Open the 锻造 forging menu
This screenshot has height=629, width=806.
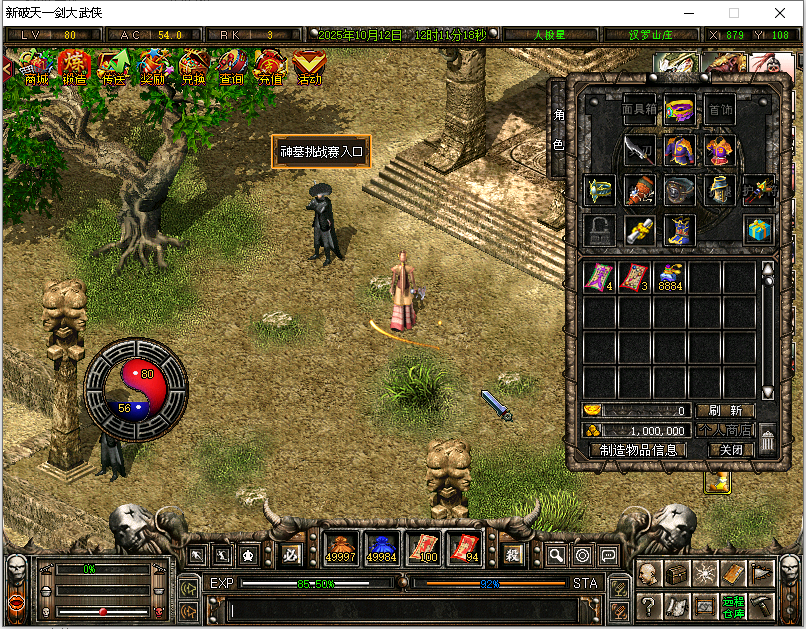pos(74,68)
